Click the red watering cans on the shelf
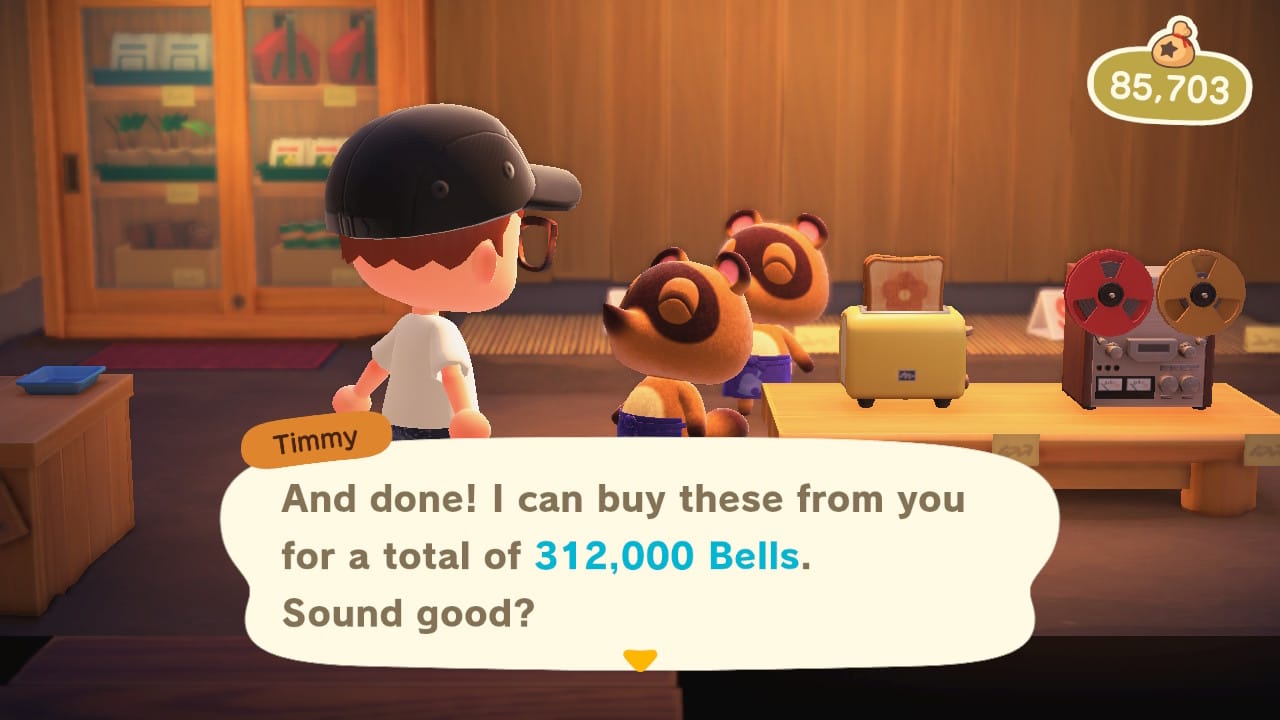1280x720 pixels. click(290, 55)
